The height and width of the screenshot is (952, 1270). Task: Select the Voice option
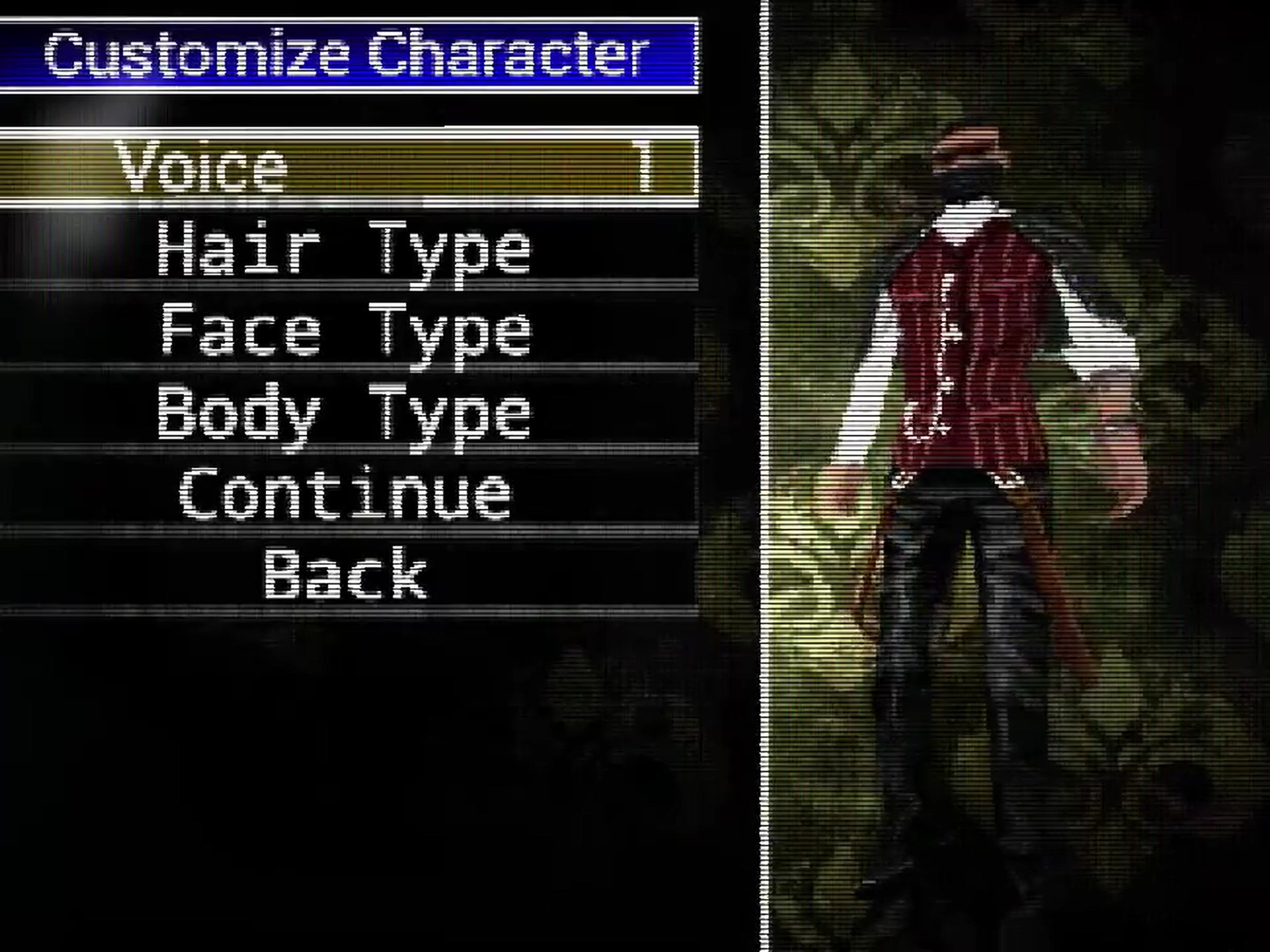[201, 167]
